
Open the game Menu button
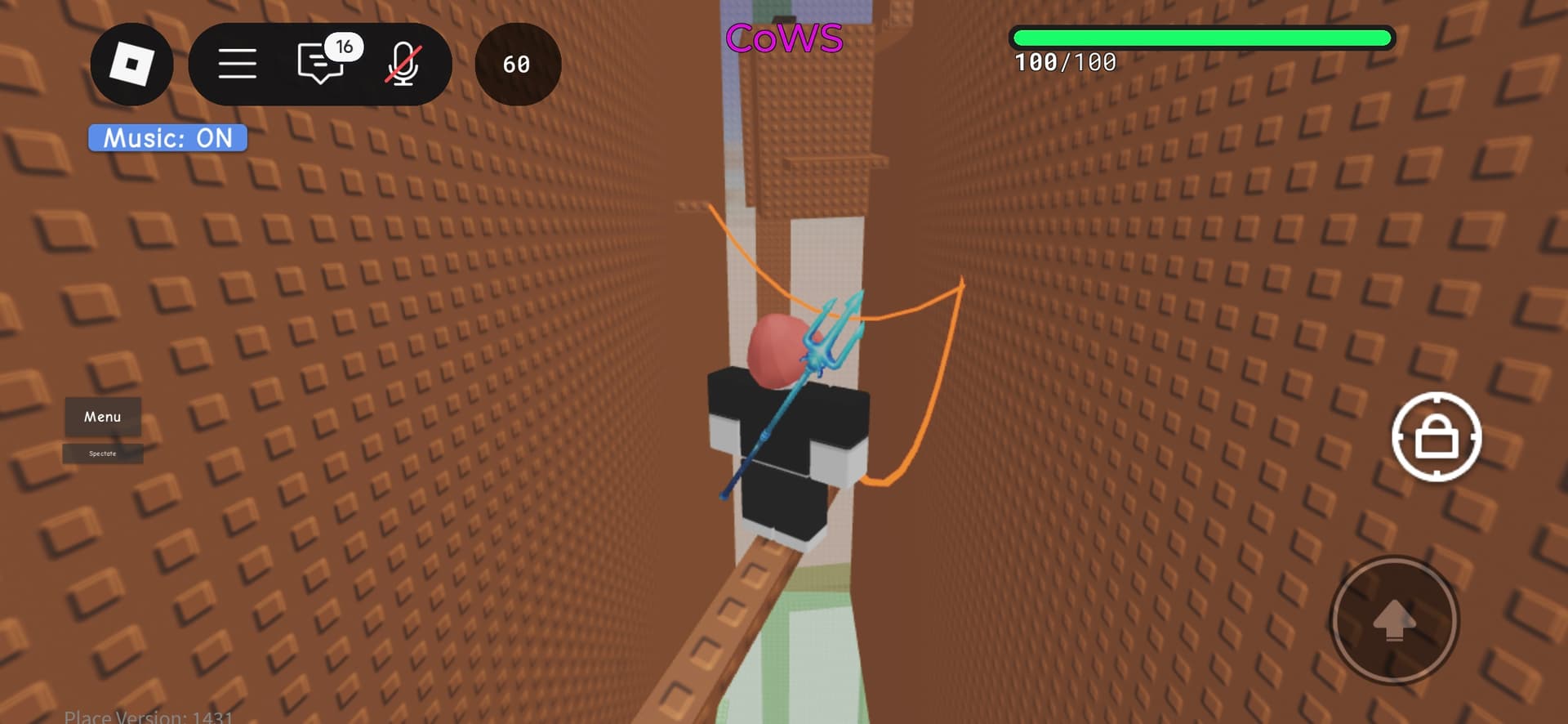(103, 417)
